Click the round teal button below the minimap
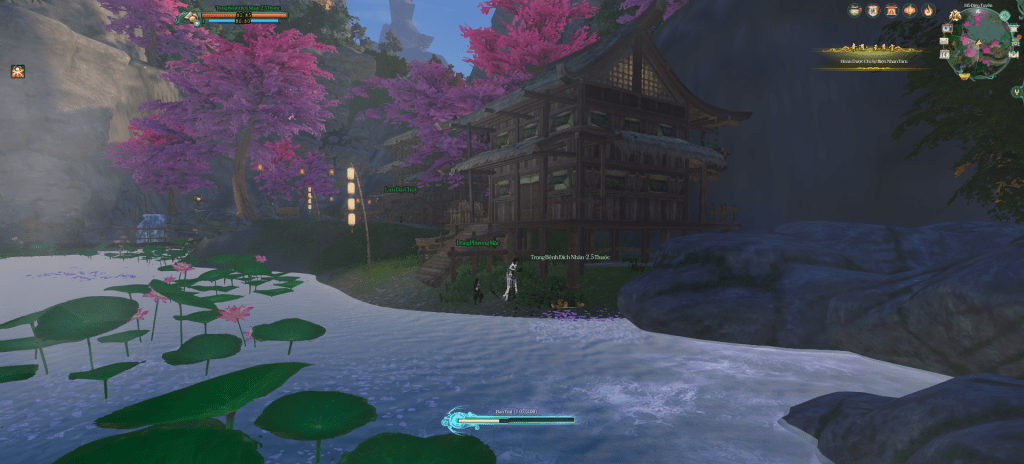The width and height of the screenshot is (1024, 464). tap(1017, 92)
